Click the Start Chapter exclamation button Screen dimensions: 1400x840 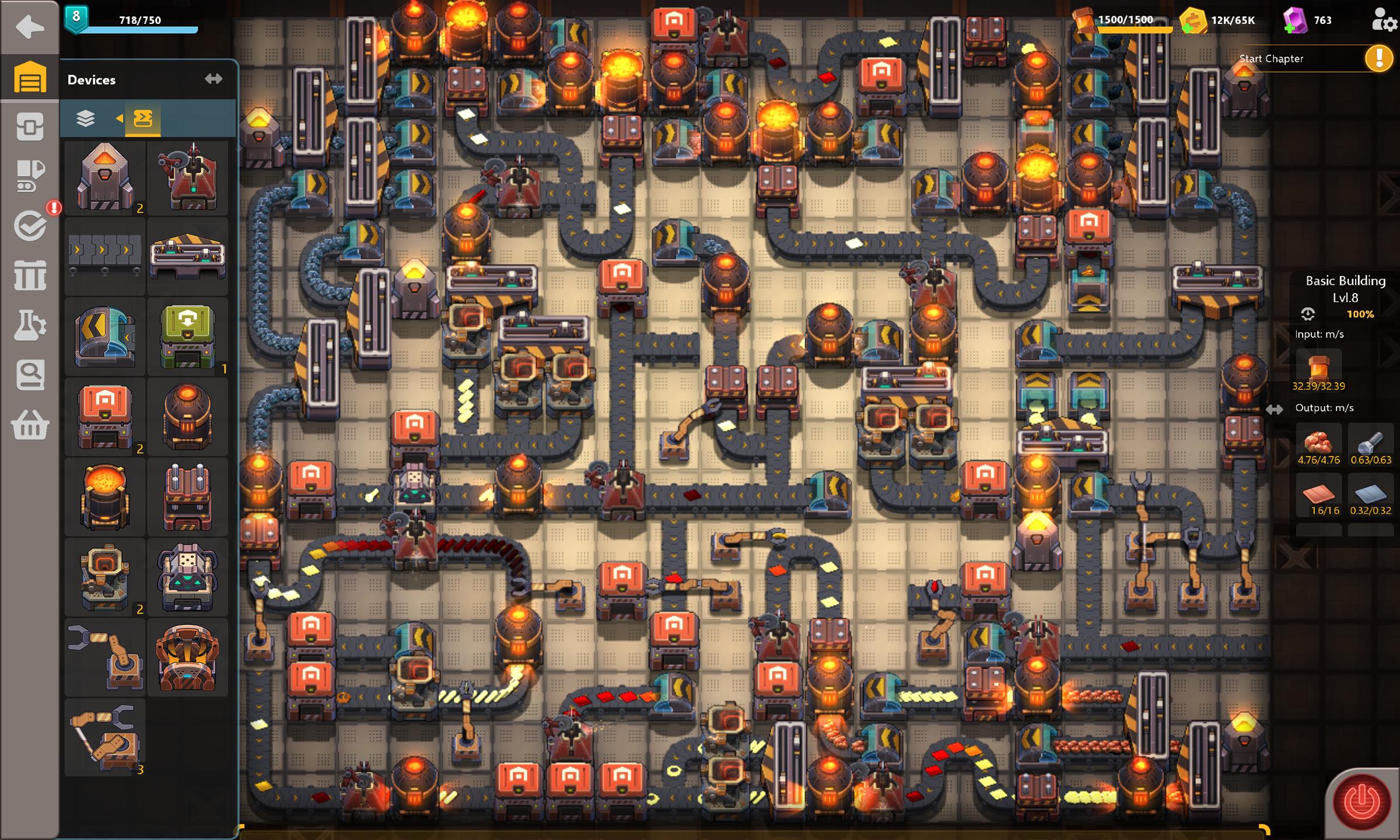click(1379, 58)
